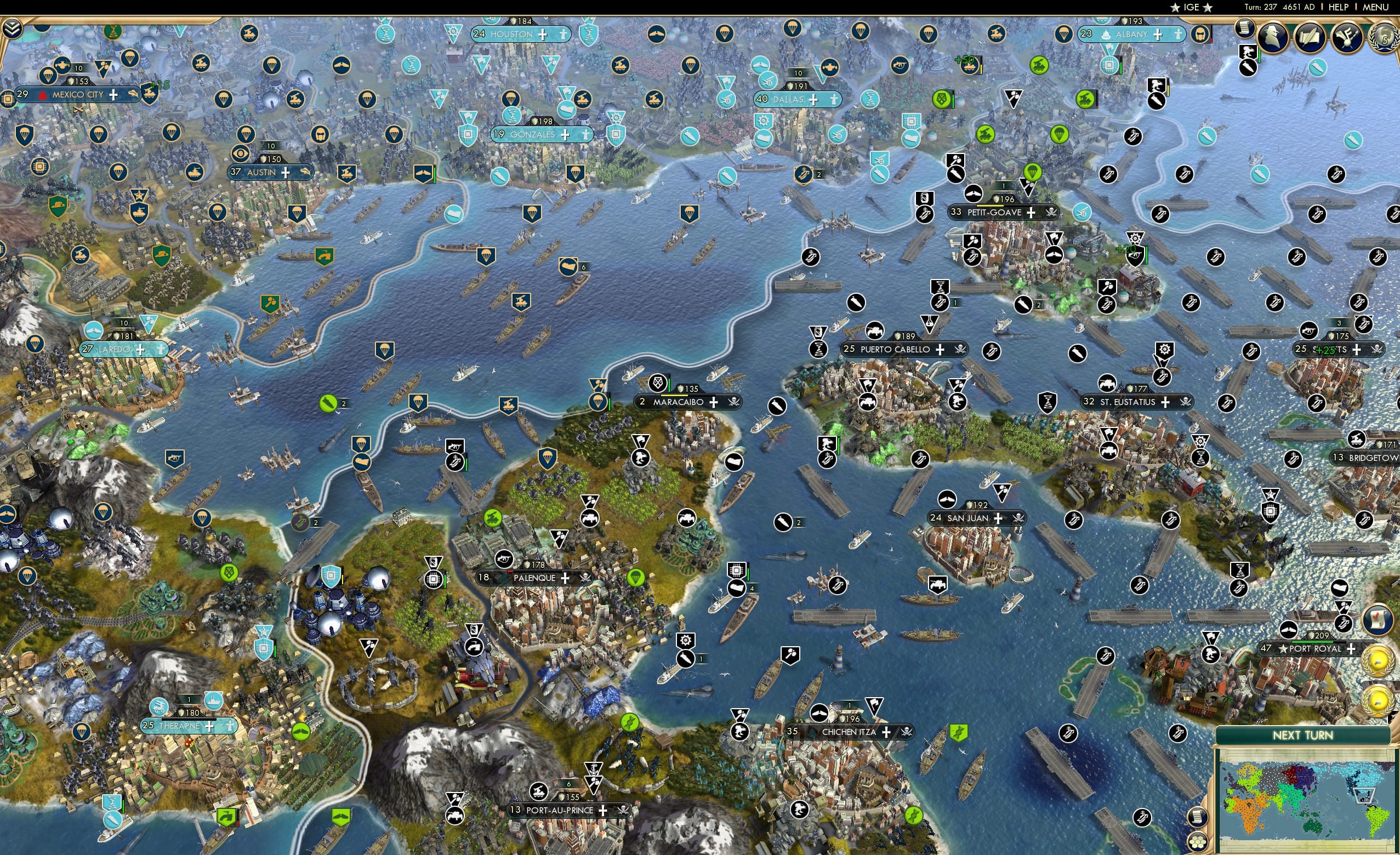Click Port Royal's green growth progress bar
The height and width of the screenshot is (855, 1400).
[1312, 641]
